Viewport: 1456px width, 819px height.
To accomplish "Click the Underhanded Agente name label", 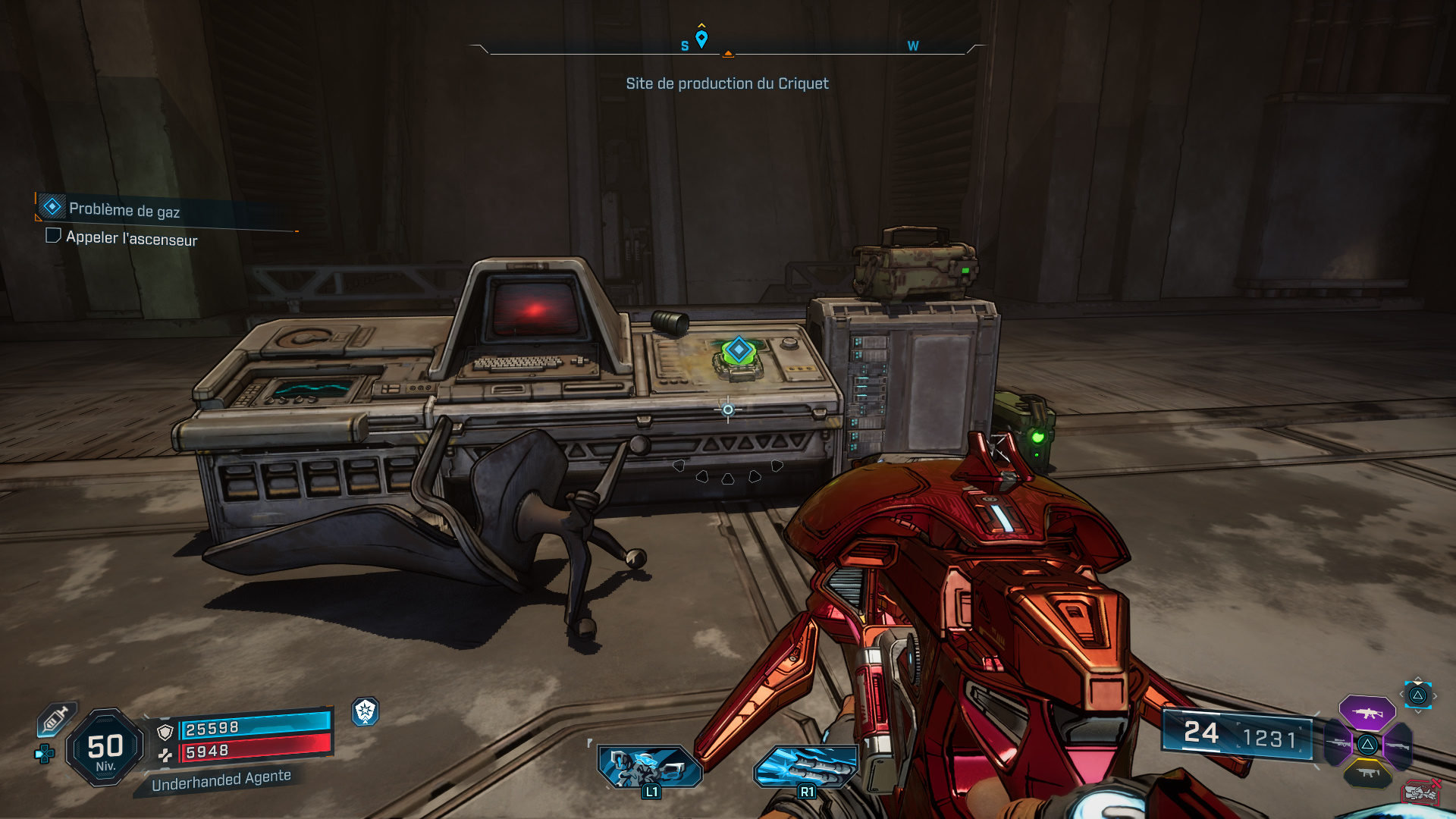I will [221, 780].
